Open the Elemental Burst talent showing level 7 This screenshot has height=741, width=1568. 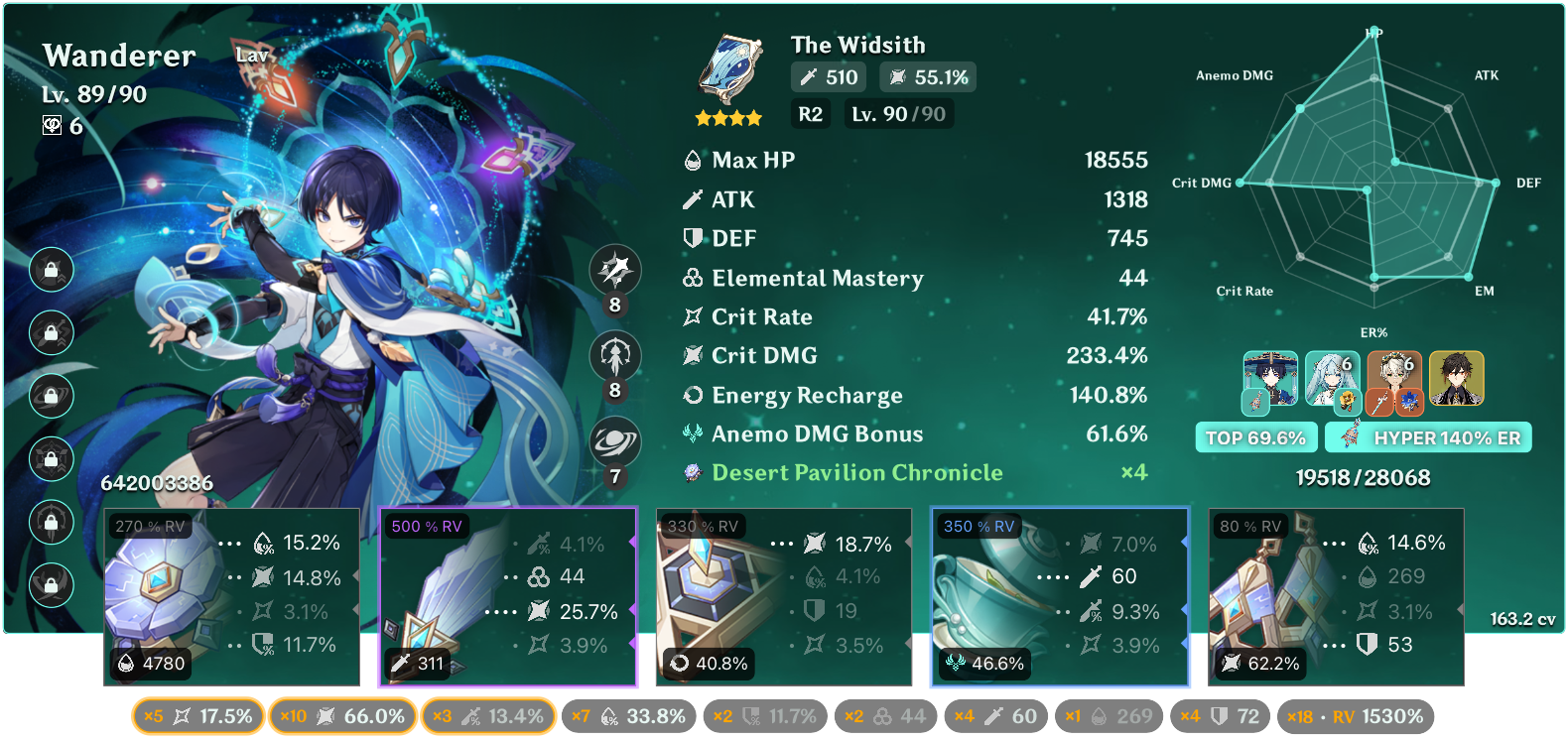pyautogui.click(x=616, y=443)
